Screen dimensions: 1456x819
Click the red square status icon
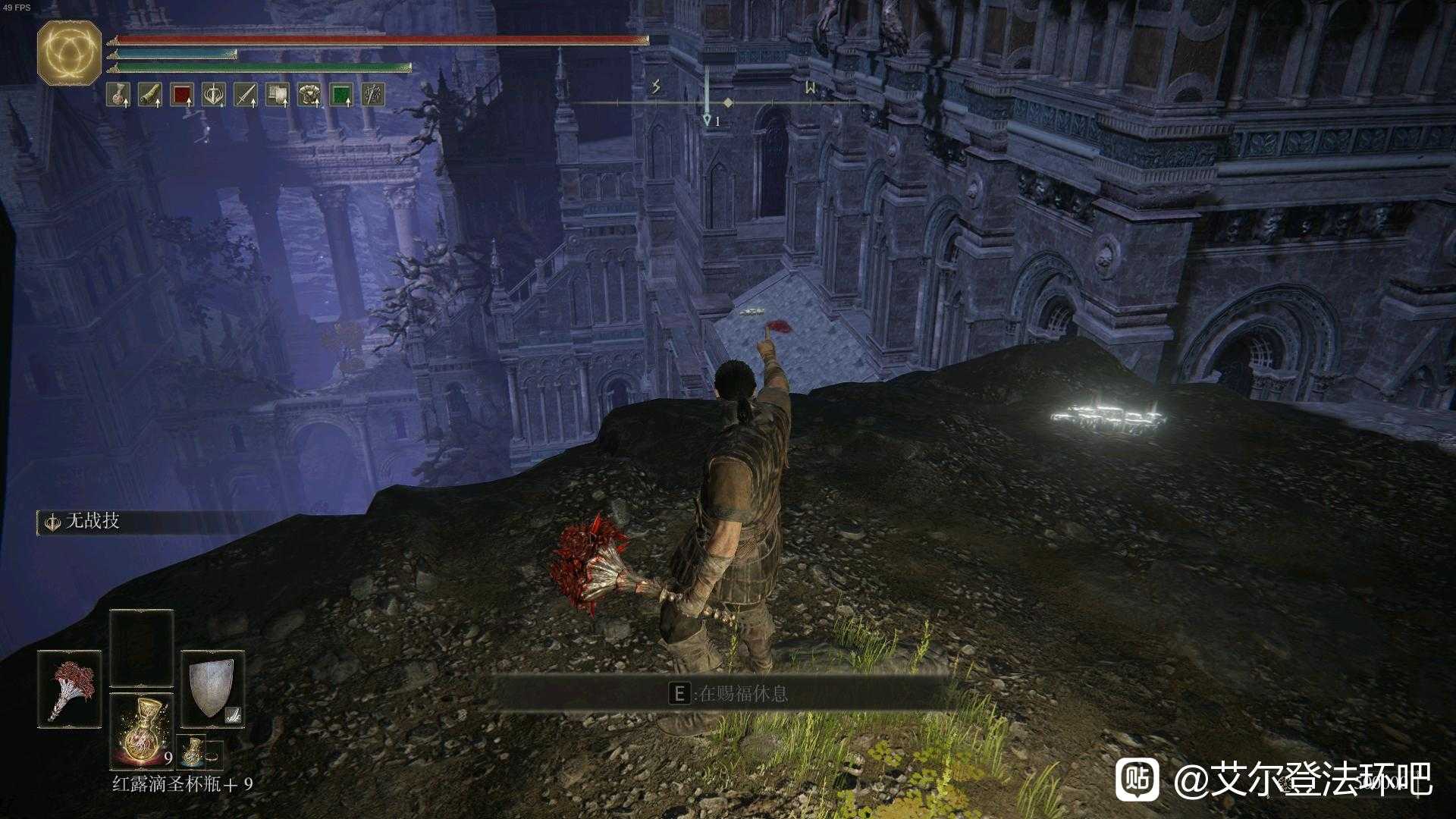pos(182,95)
